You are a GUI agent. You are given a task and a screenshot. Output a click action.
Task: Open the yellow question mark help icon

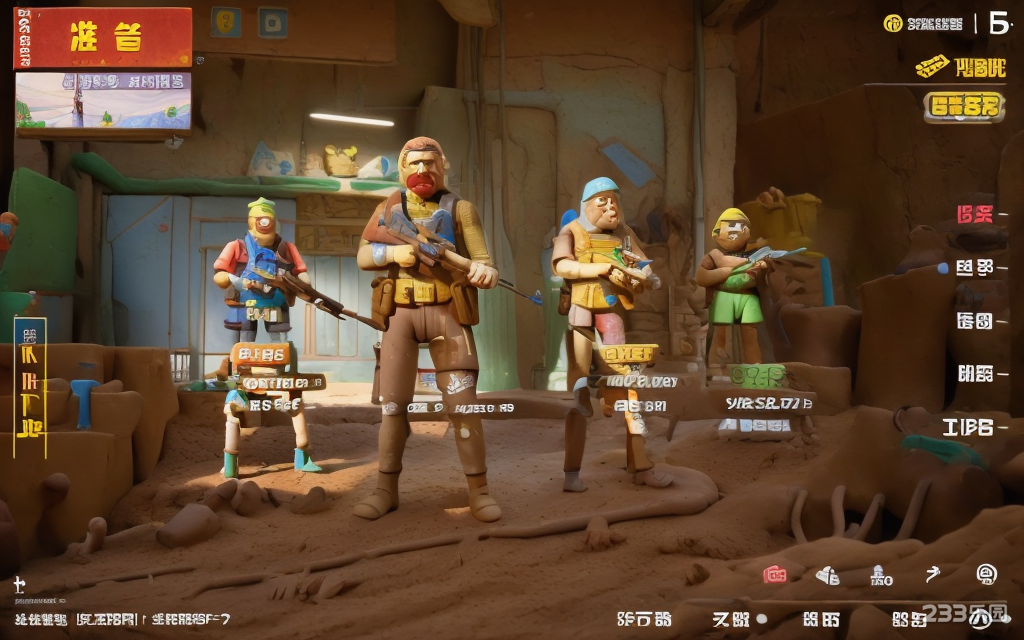coord(225,22)
